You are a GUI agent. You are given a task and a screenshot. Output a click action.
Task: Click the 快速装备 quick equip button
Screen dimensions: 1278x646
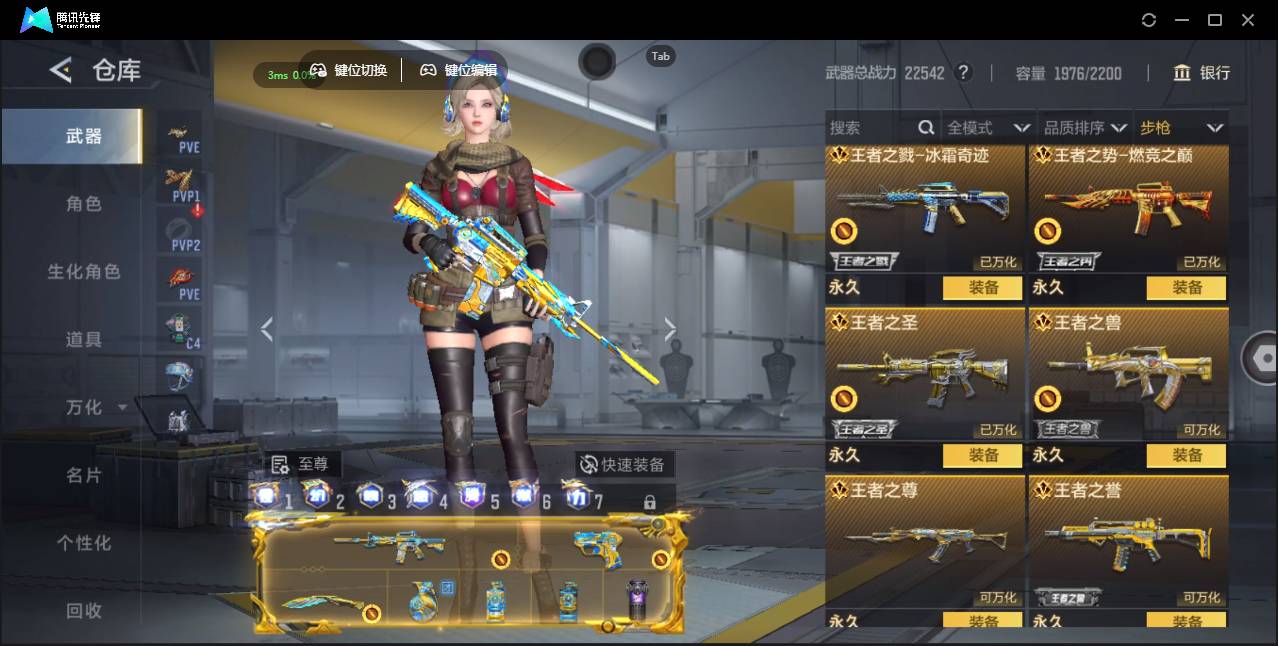coord(624,465)
